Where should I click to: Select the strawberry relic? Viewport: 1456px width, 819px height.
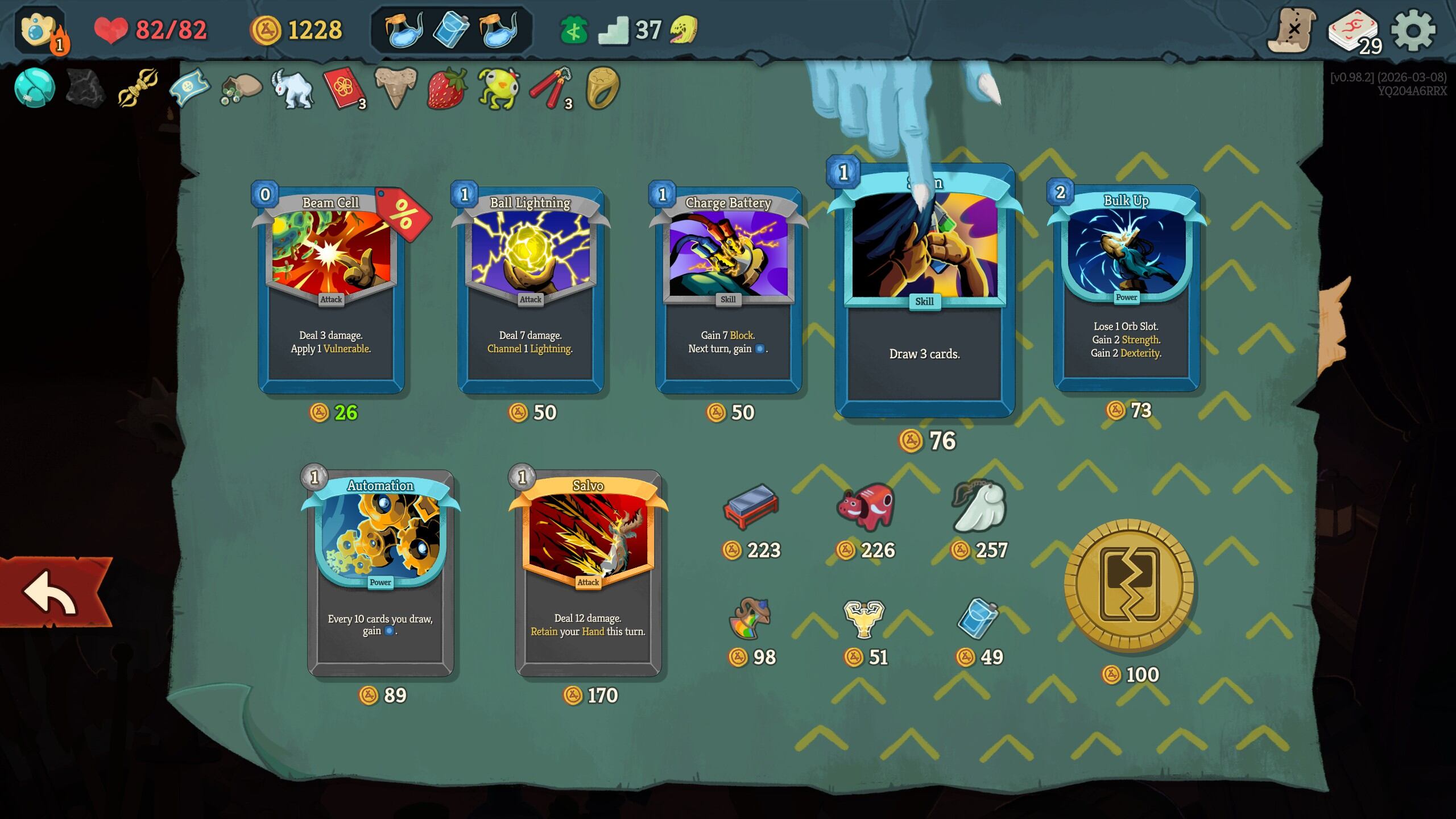coord(446,89)
